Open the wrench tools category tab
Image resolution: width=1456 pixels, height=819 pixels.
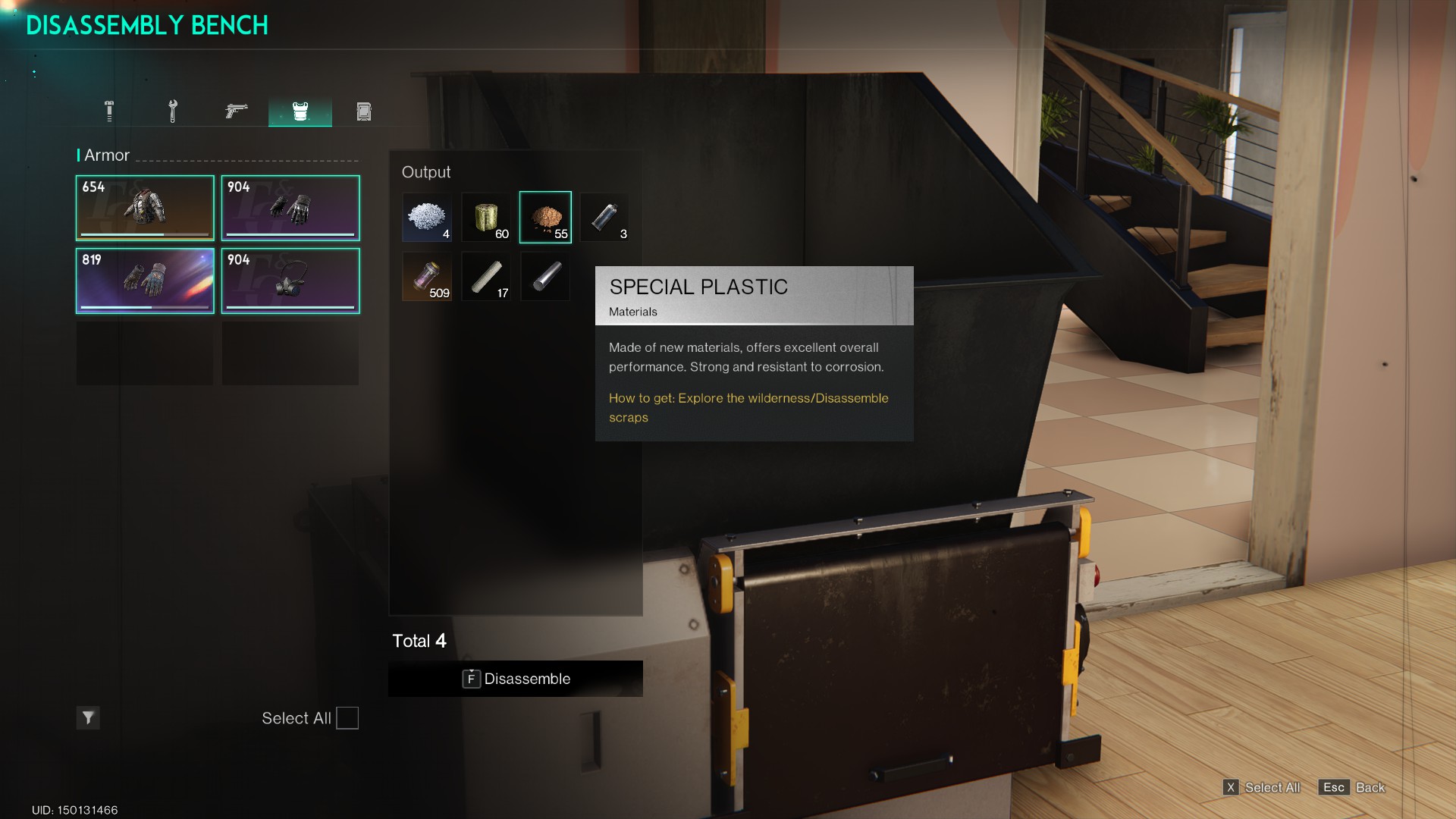[x=172, y=111]
